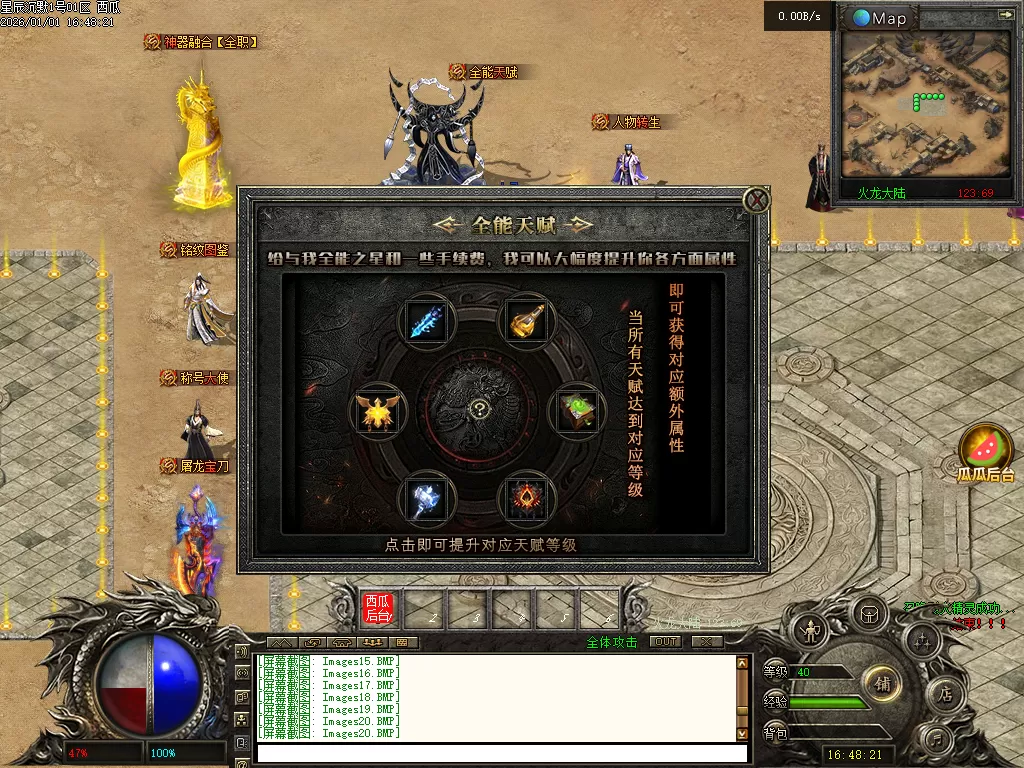Upgrade the golden winged emblem talent
The image size is (1024, 768).
[379, 411]
